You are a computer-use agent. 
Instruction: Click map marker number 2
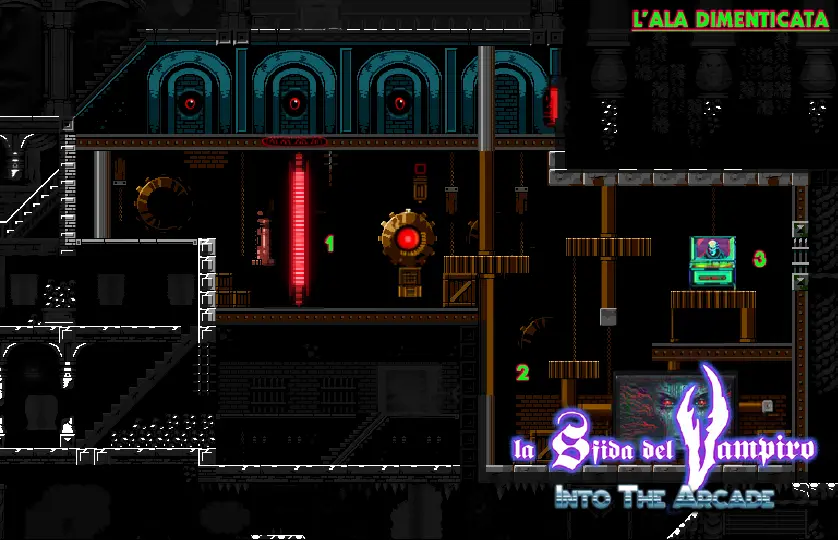522,373
